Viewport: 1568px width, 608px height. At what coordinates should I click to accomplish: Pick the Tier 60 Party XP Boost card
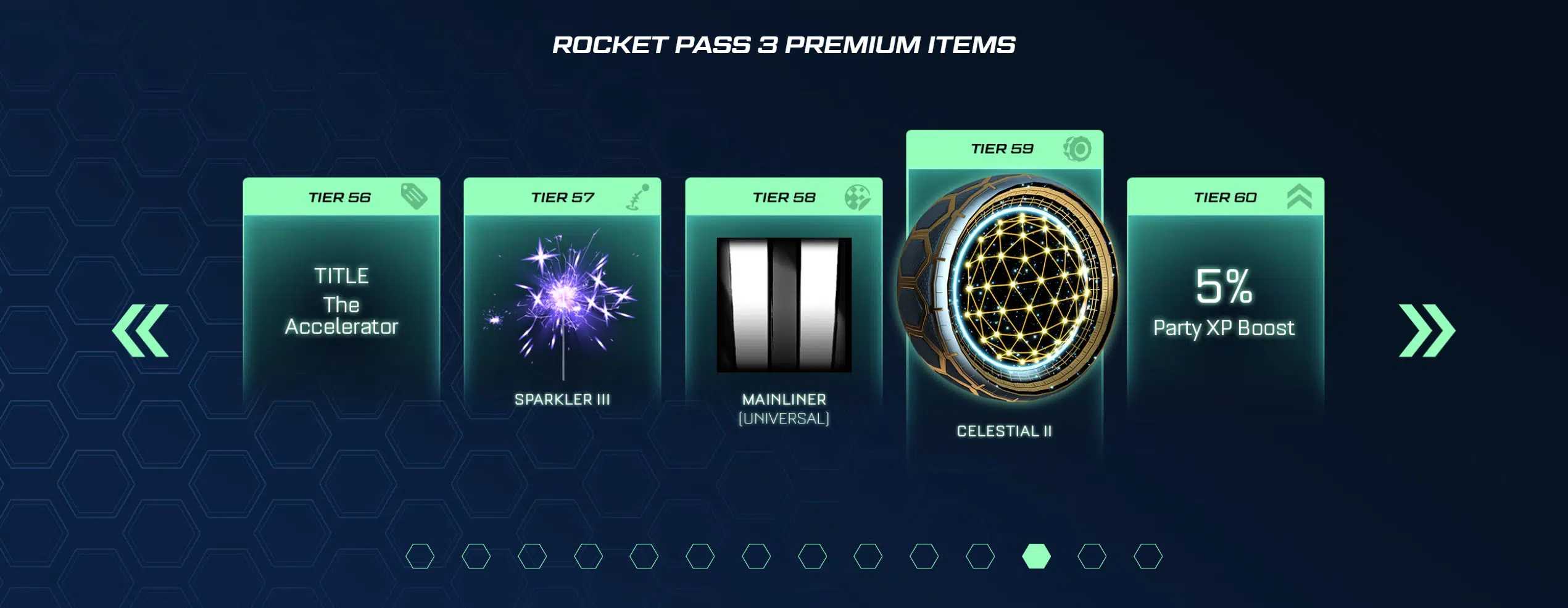tap(1225, 296)
